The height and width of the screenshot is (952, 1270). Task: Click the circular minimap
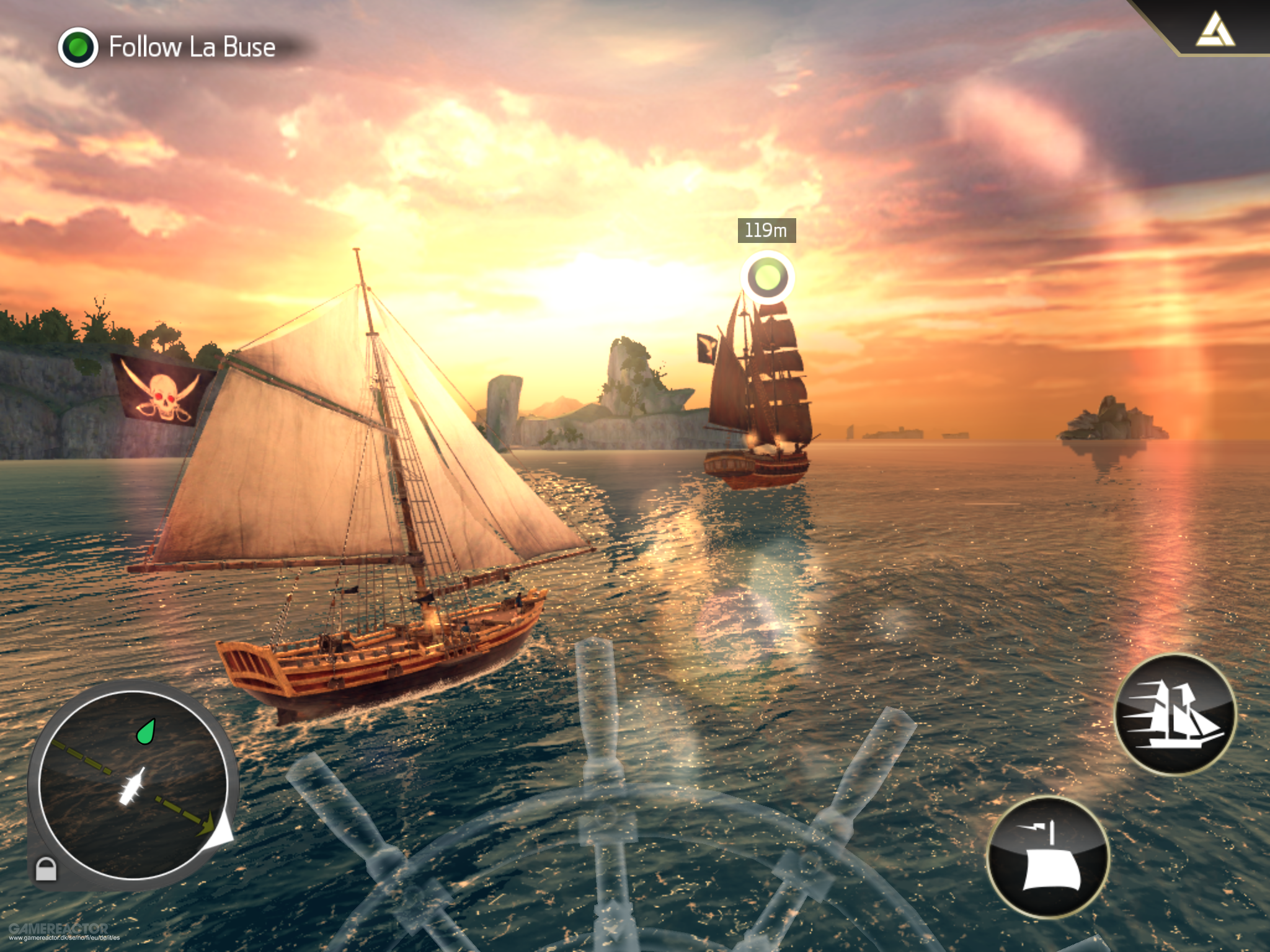132,785
